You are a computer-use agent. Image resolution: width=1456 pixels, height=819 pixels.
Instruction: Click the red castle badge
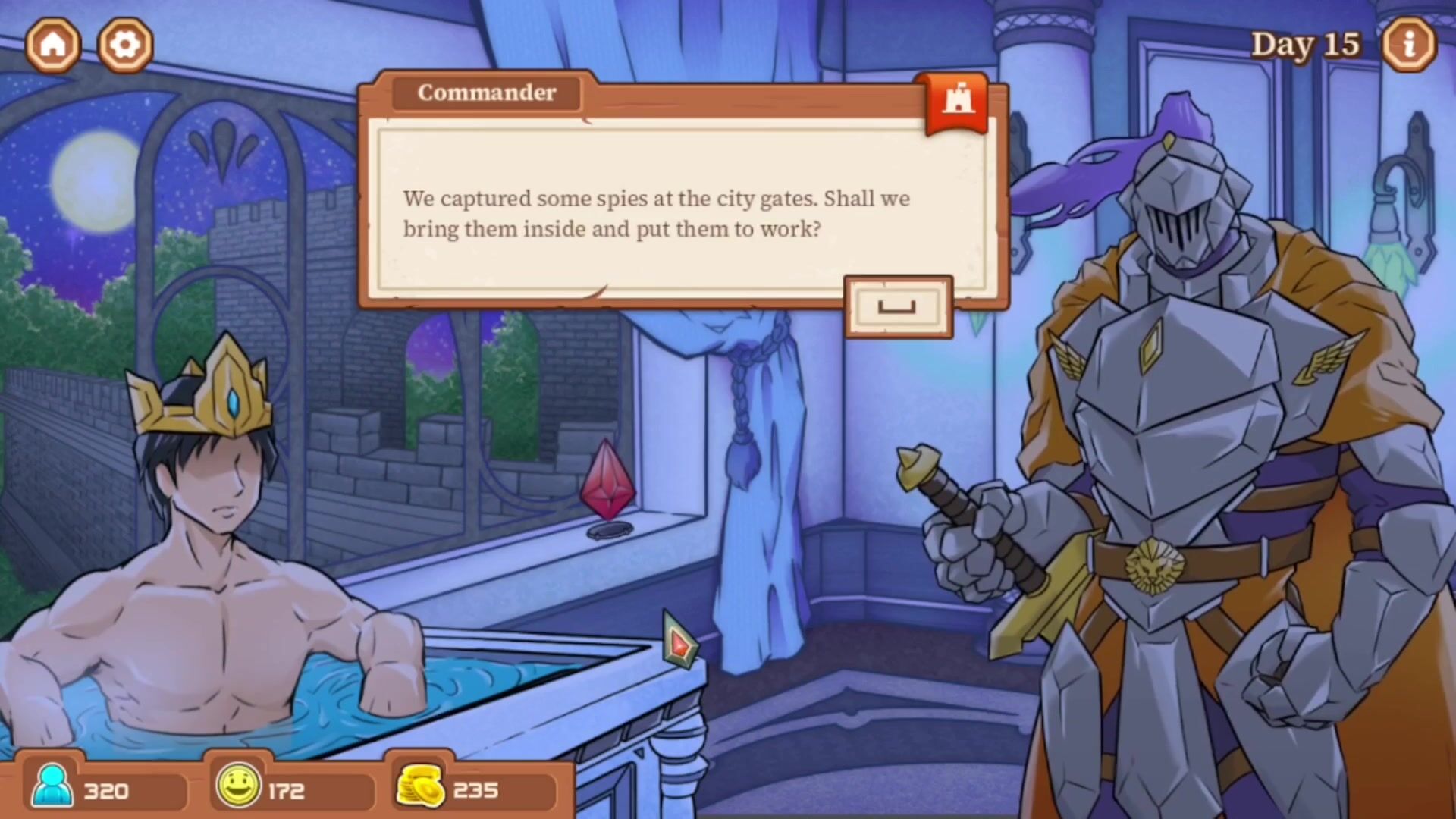point(958,102)
